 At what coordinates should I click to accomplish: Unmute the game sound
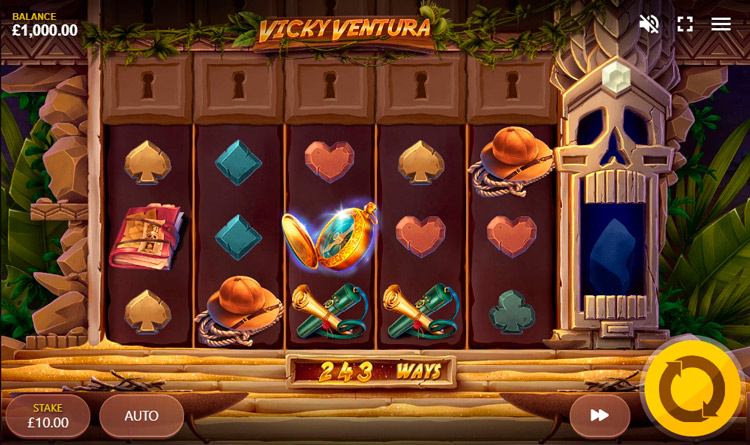[x=649, y=24]
